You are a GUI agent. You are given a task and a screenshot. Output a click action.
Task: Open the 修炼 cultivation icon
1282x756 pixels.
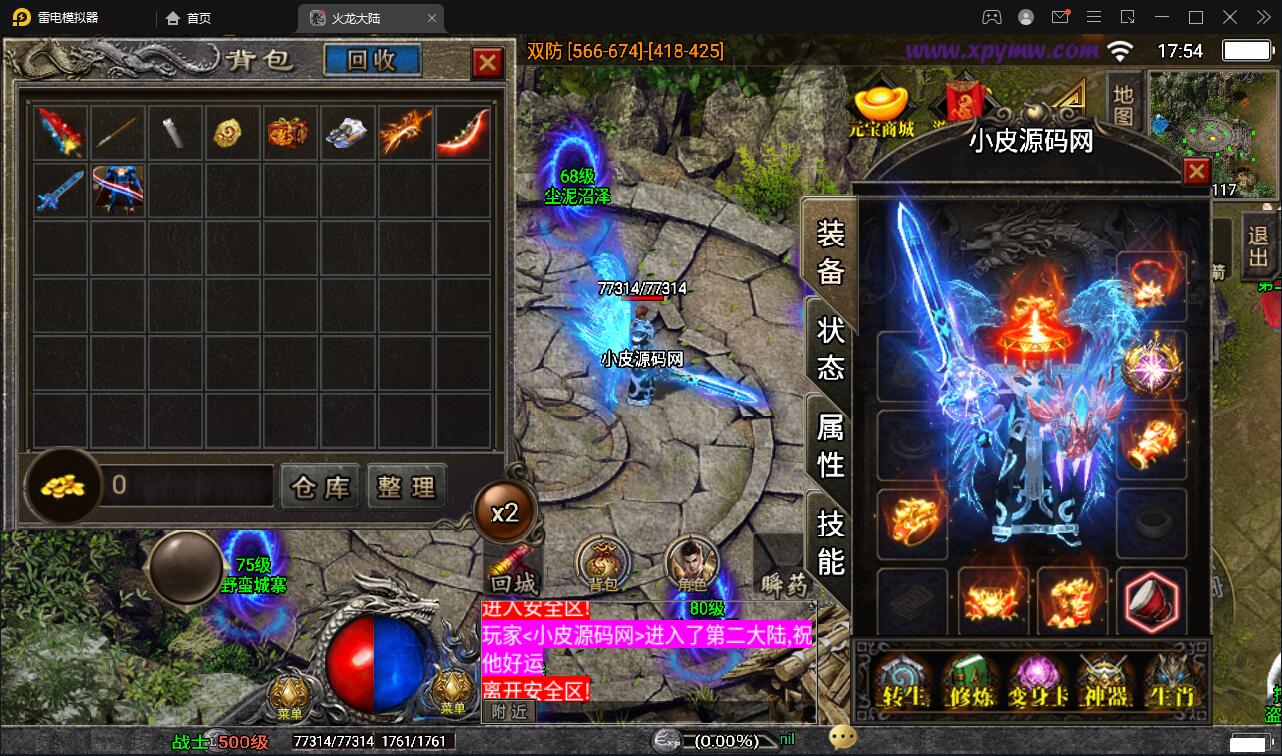point(972,682)
